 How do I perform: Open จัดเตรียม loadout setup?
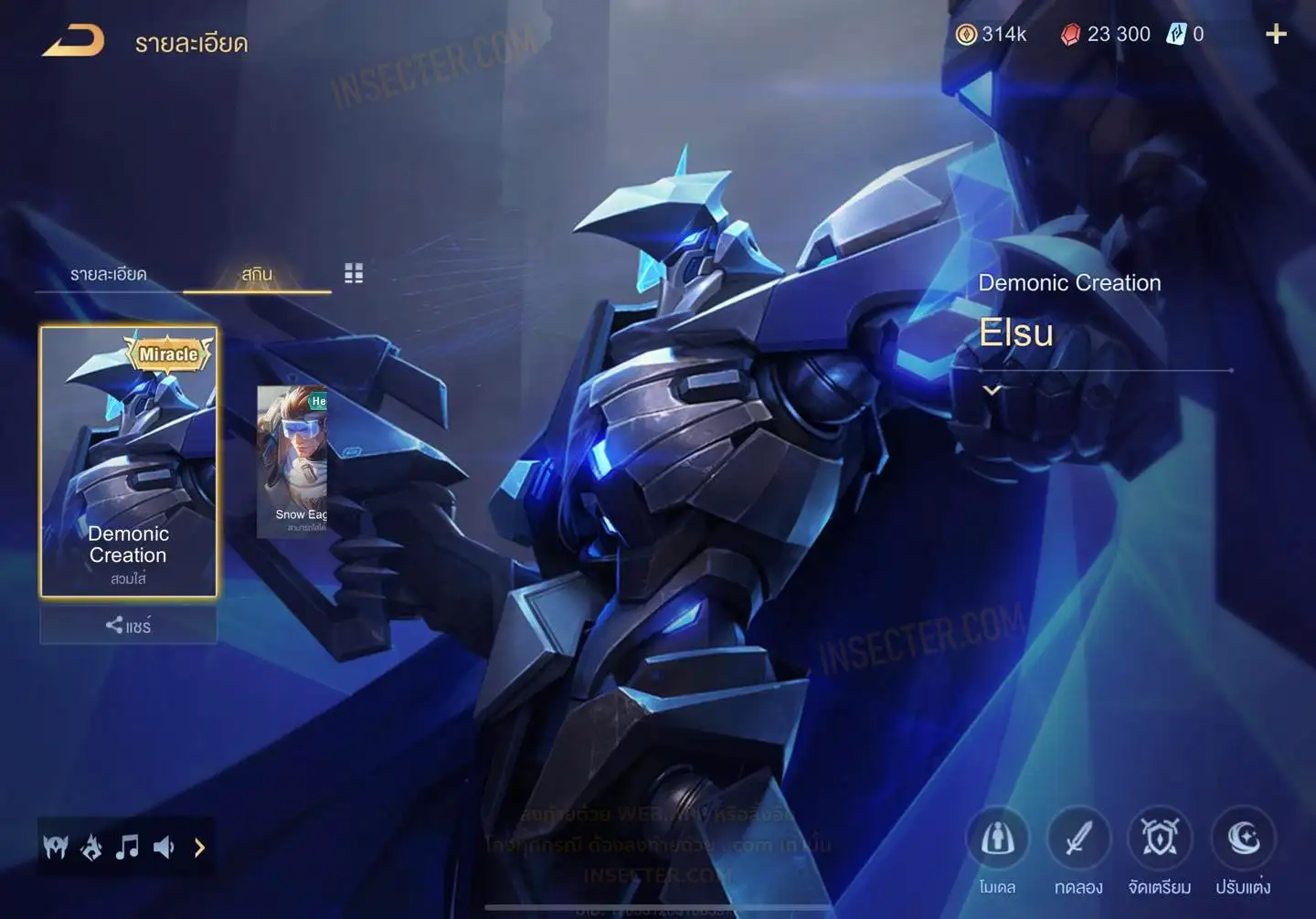pyautogui.click(x=1159, y=840)
